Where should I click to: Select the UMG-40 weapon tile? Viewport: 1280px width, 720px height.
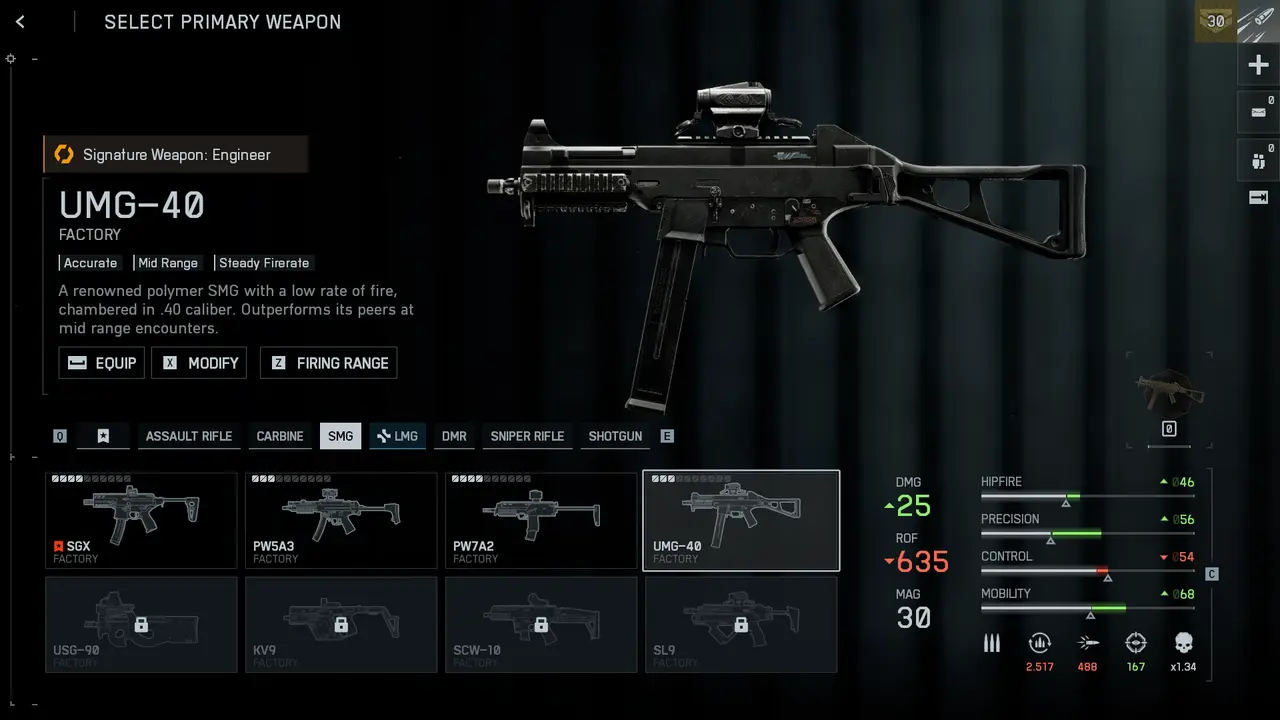point(741,520)
